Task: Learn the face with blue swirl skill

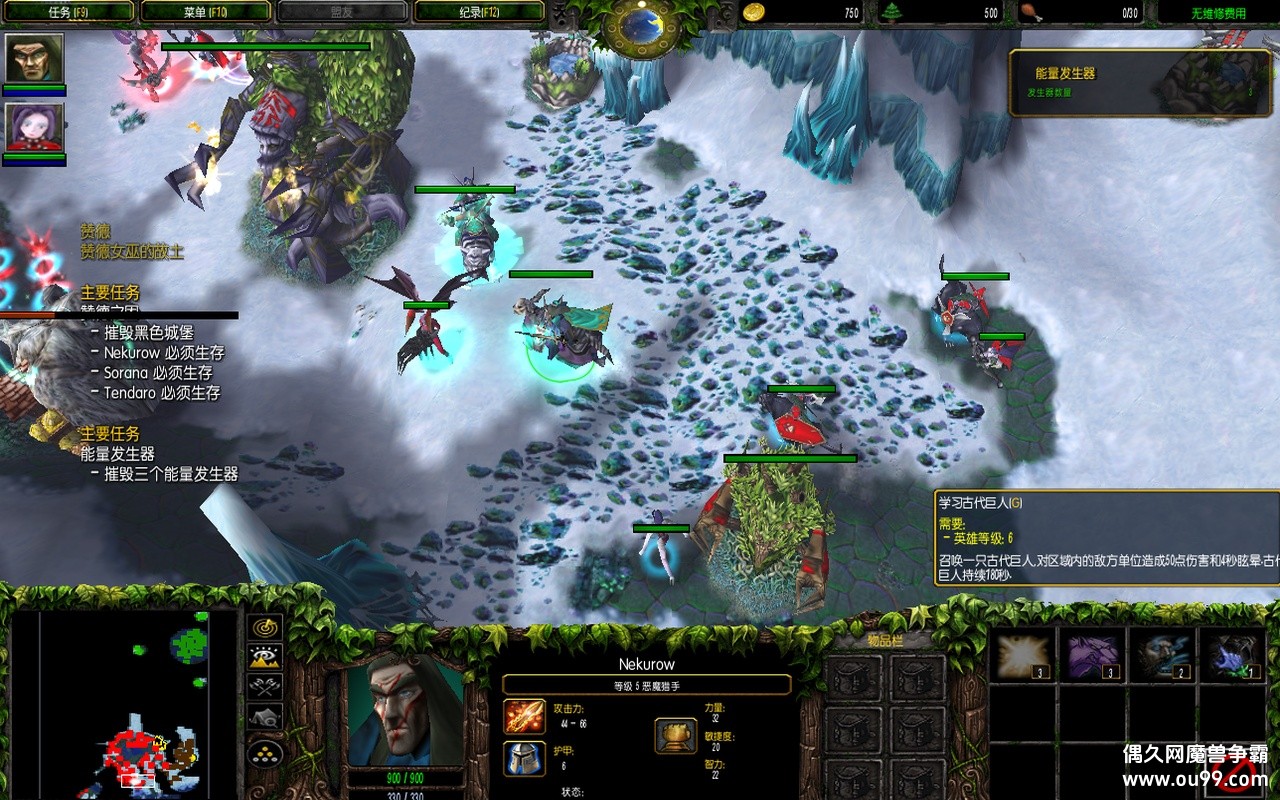Action: (x=1162, y=654)
